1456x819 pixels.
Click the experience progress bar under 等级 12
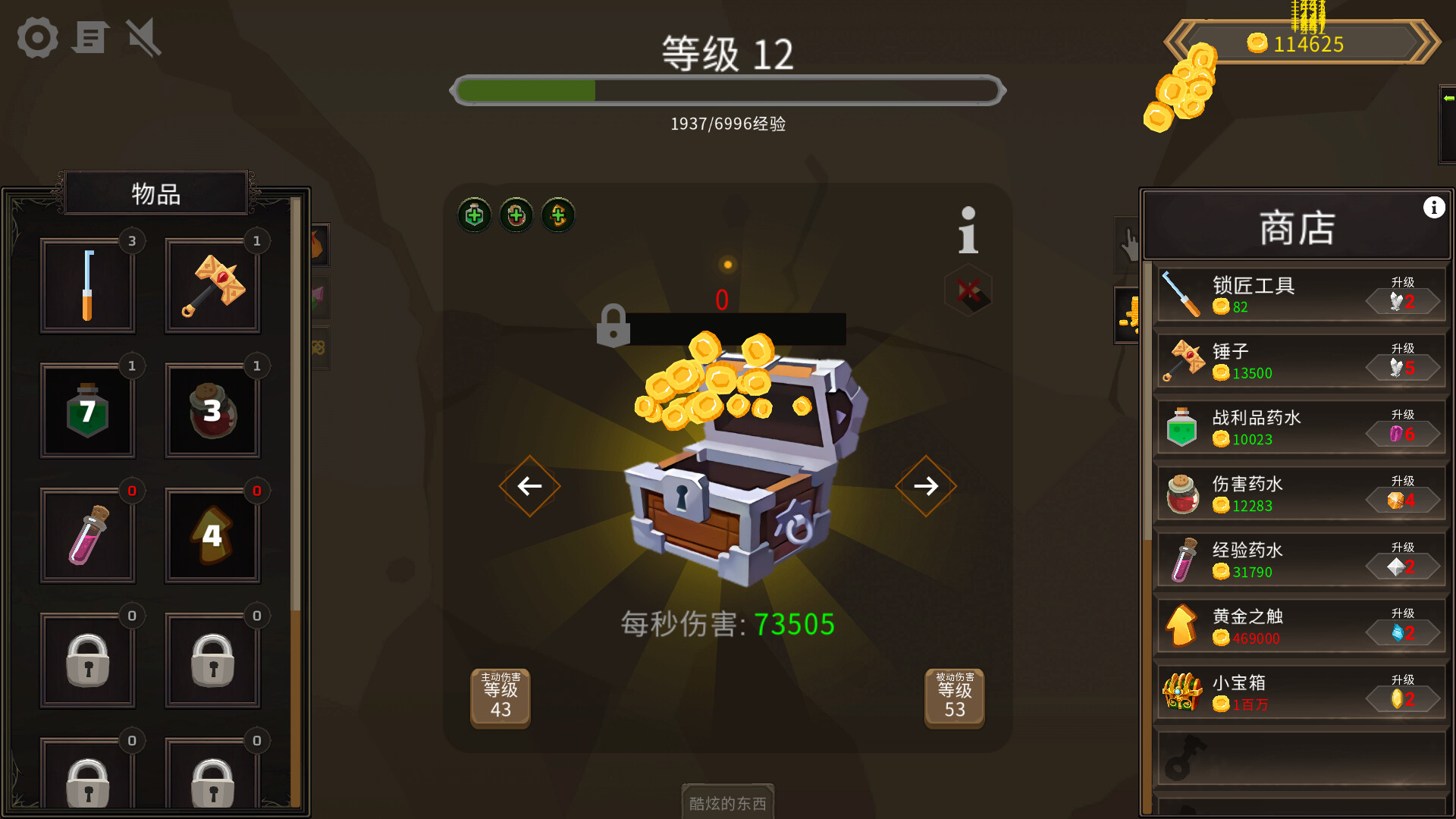[727, 90]
